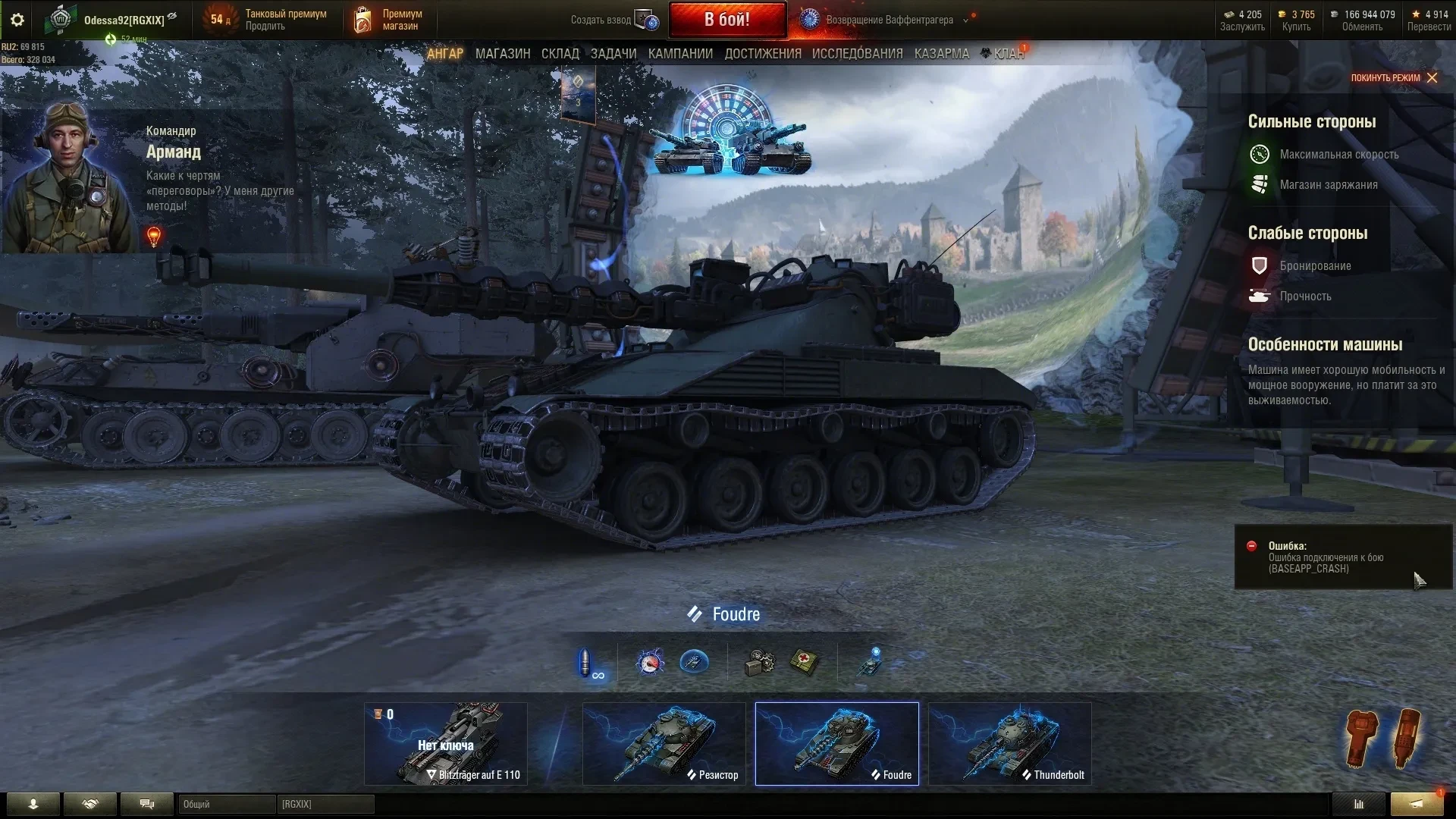This screenshot has height=819, width=1456.
Task: Open the Премиум магазин
Action: tap(388, 20)
